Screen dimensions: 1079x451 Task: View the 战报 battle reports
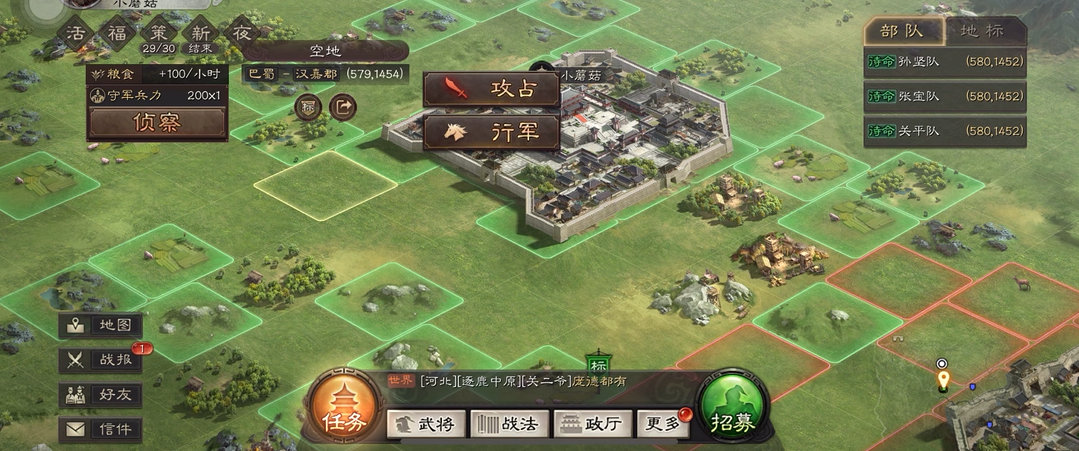100,360
